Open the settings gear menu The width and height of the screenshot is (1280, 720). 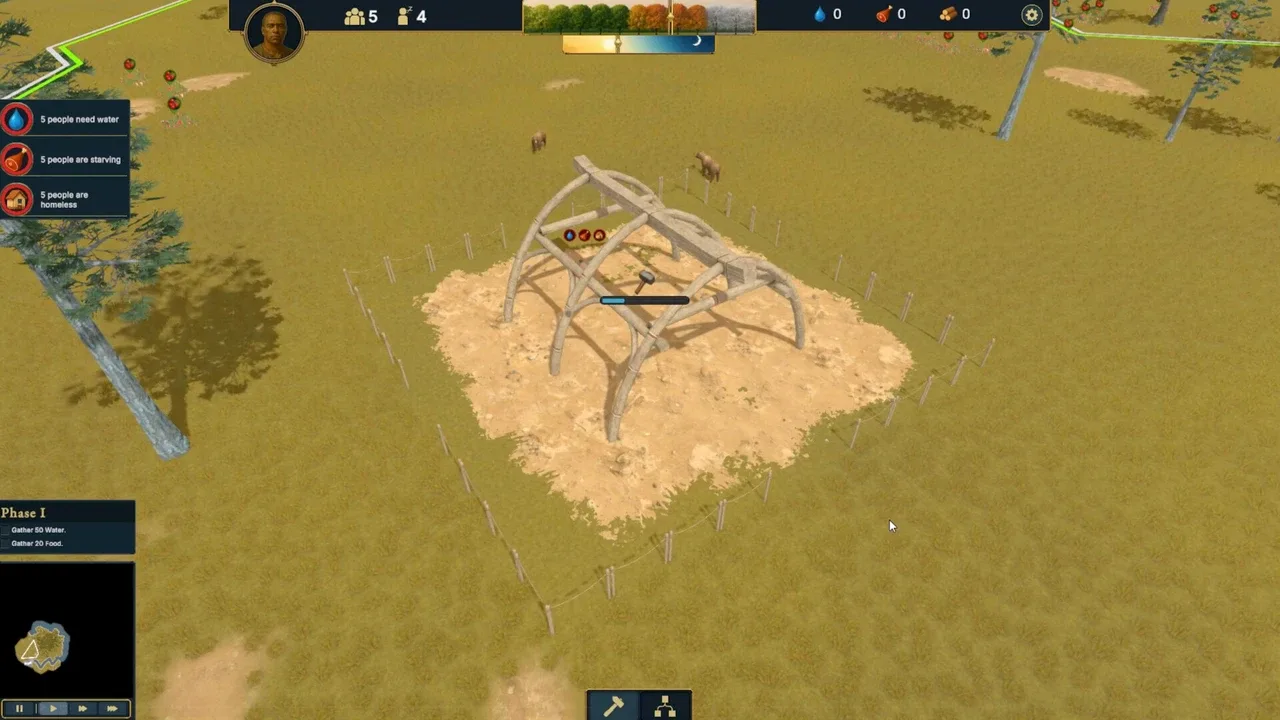point(1031,15)
